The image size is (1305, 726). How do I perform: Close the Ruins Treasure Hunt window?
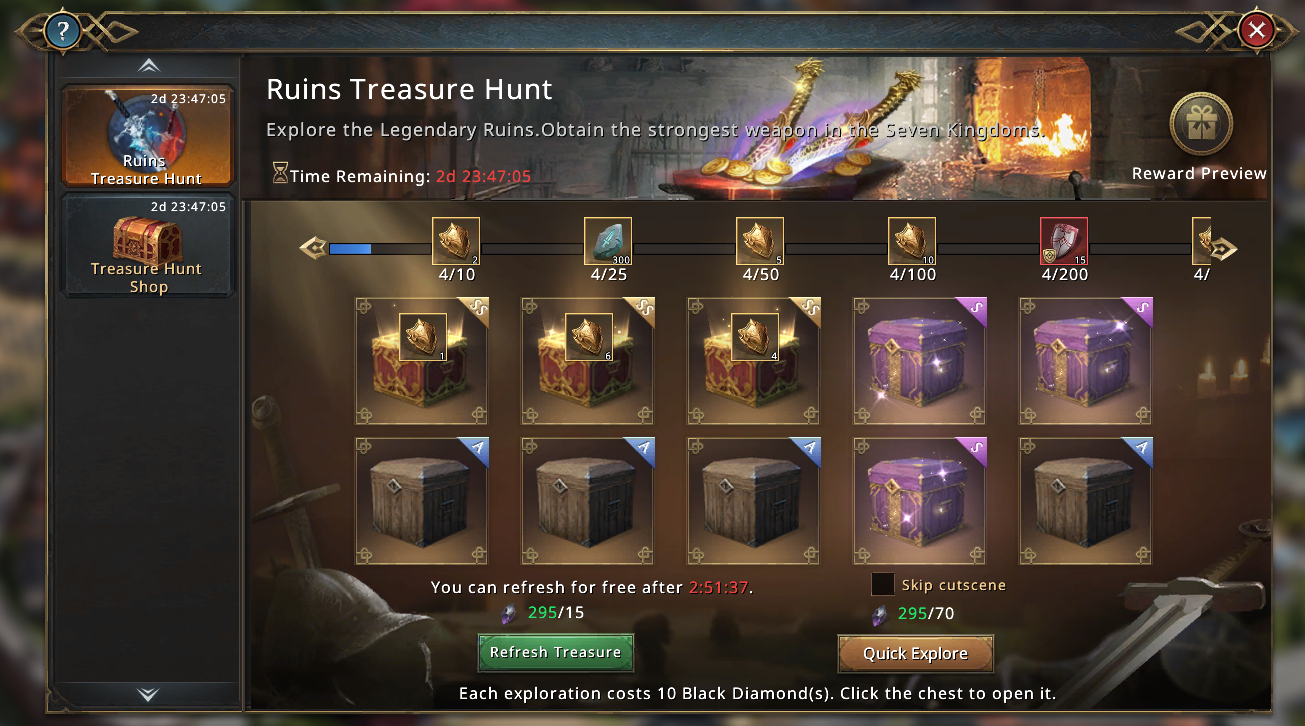click(x=1256, y=31)
